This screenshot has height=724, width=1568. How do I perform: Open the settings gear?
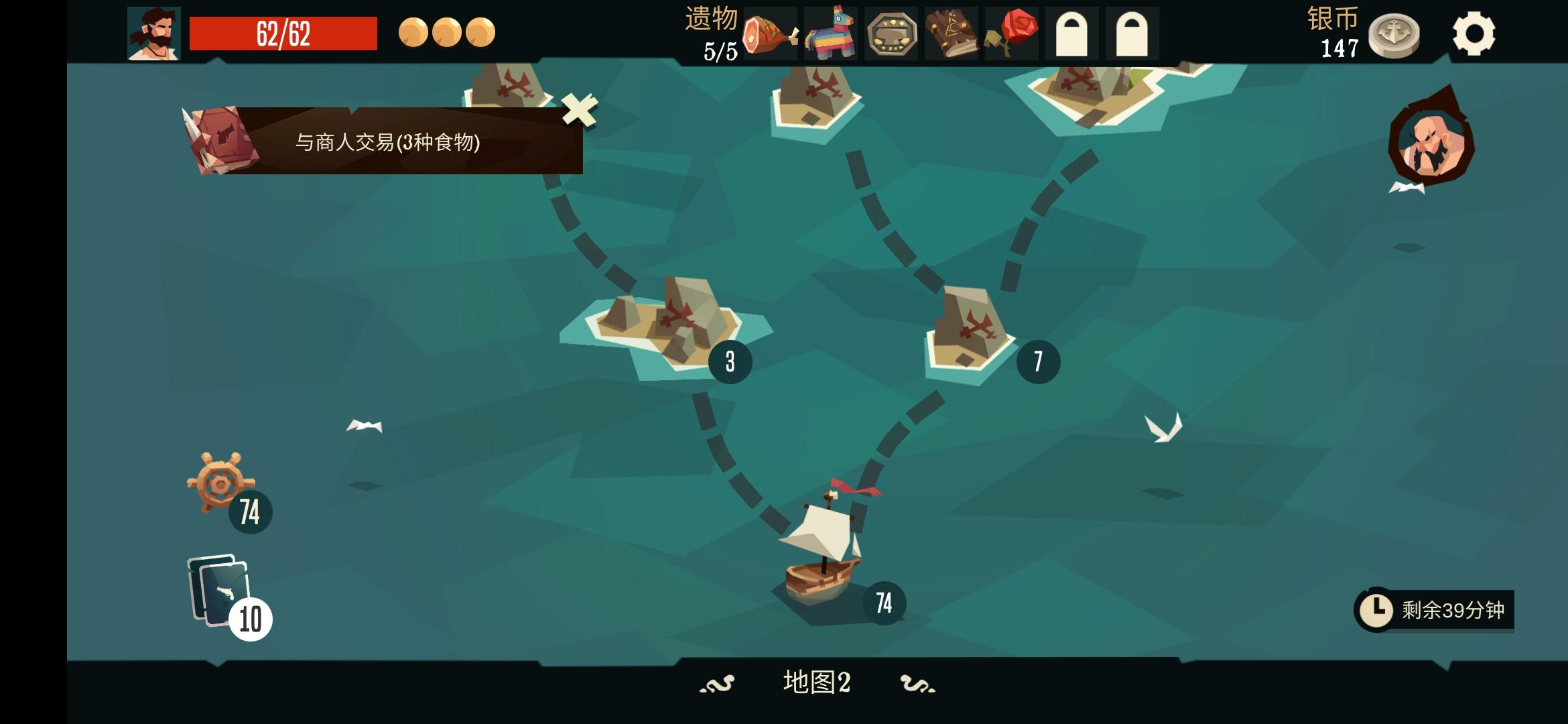1474,32
